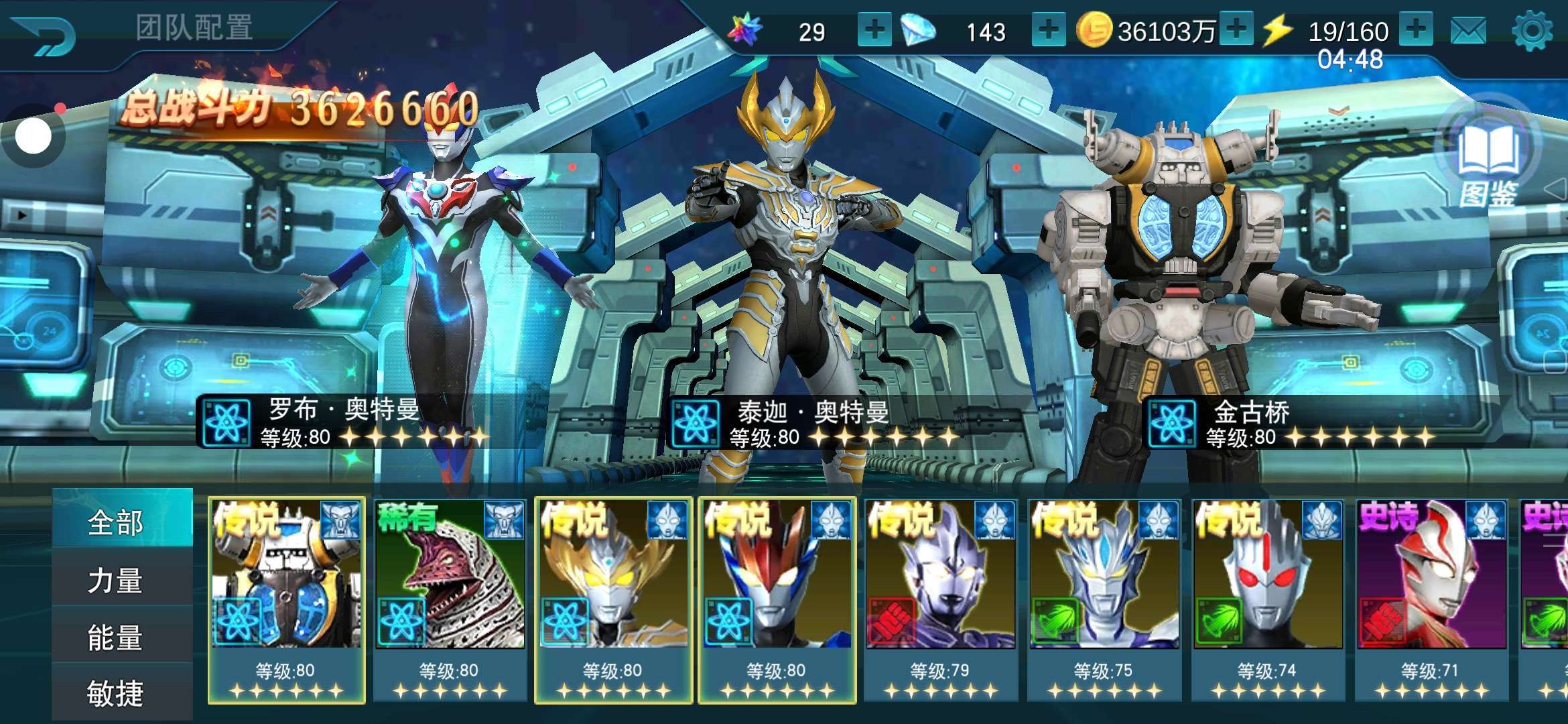This screenshot has width=1568, height=724.
Task: Tap the white floating assistant circle
Action: [x=33, y=137]
